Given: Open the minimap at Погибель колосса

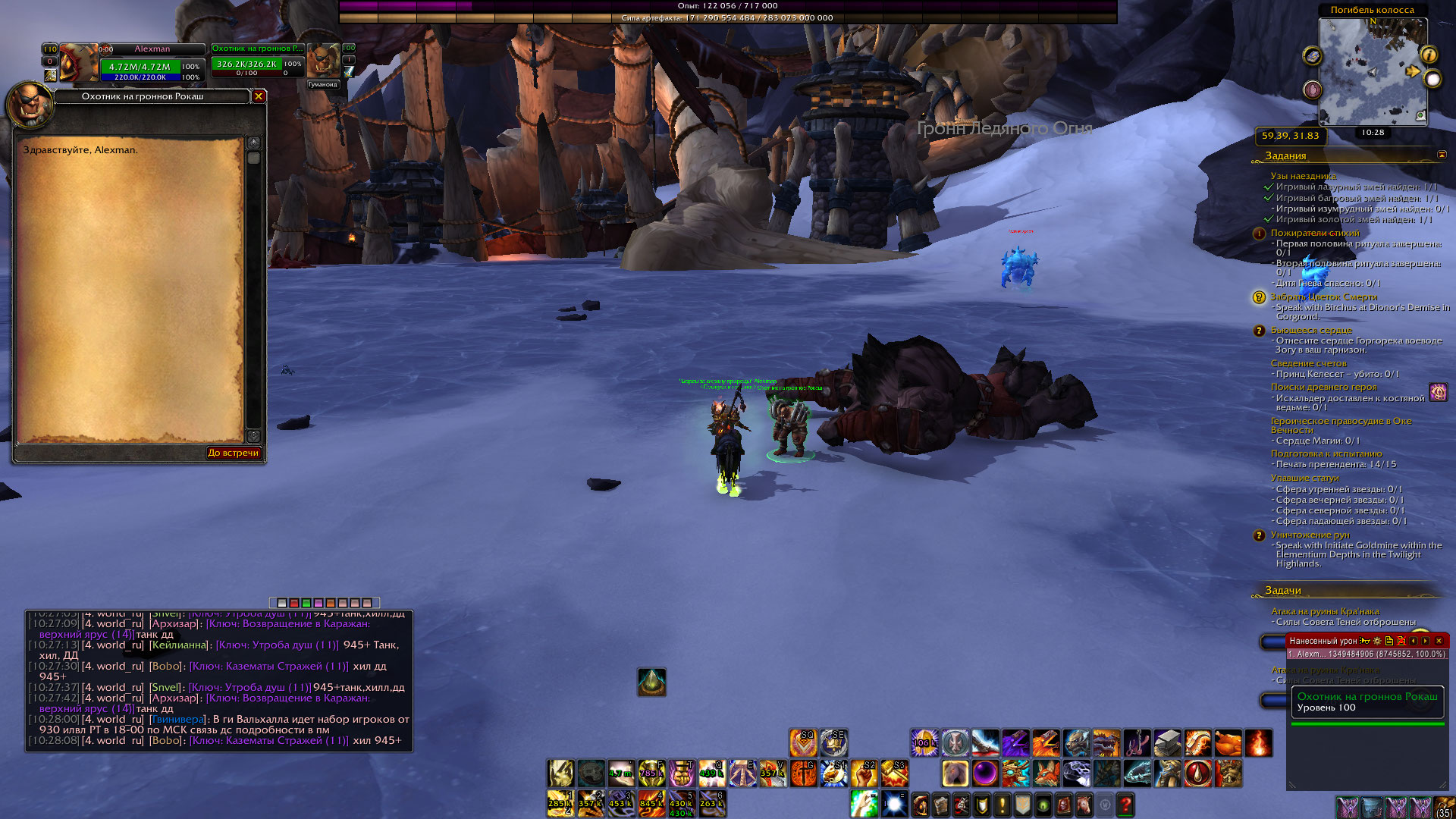Looking at the screenshot, I should coord(1373,72).
